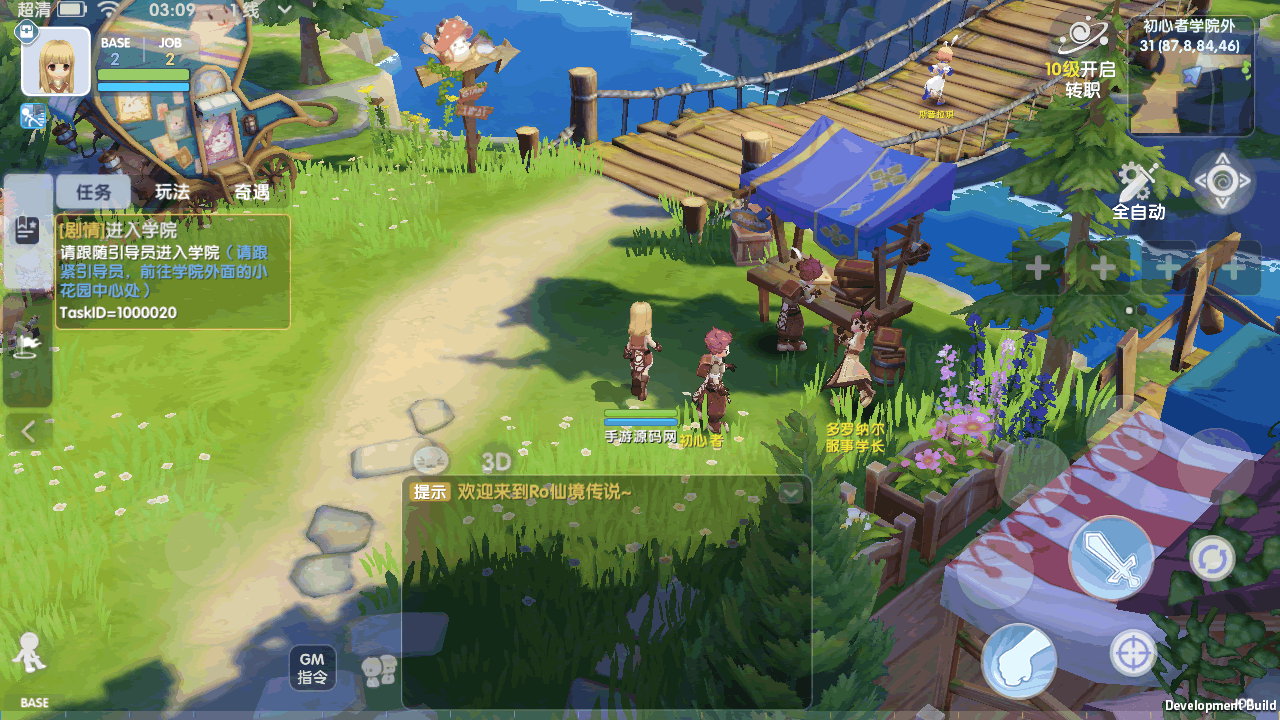Open the chat message panel
Viewport: 1280px width, 720px height.
(x=606, y=592)
